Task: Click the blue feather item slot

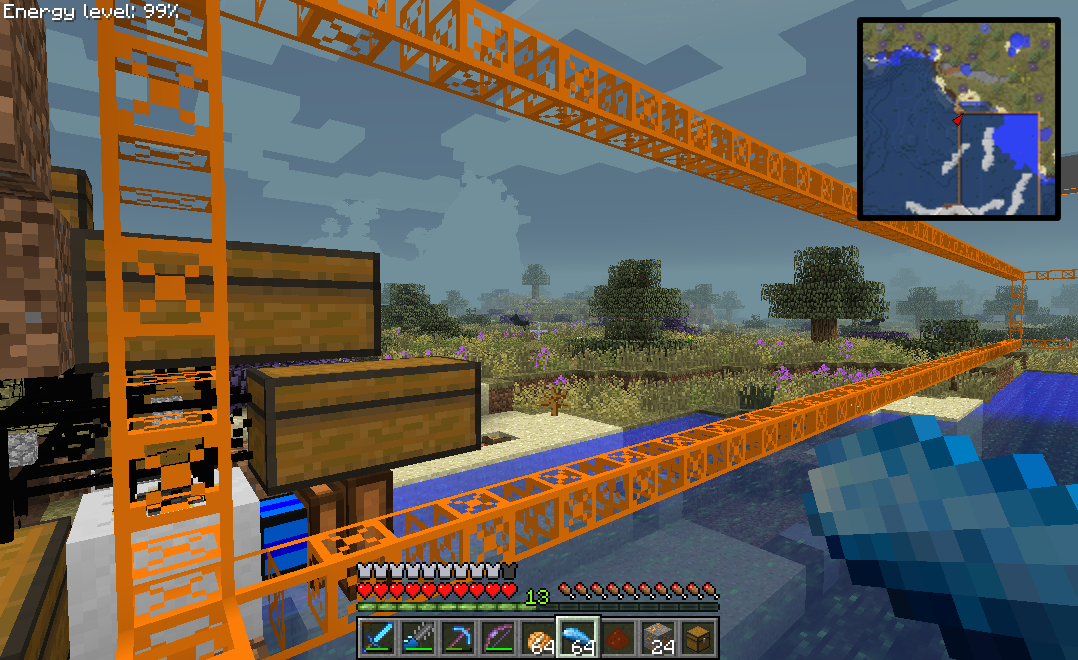Action: 579,637
